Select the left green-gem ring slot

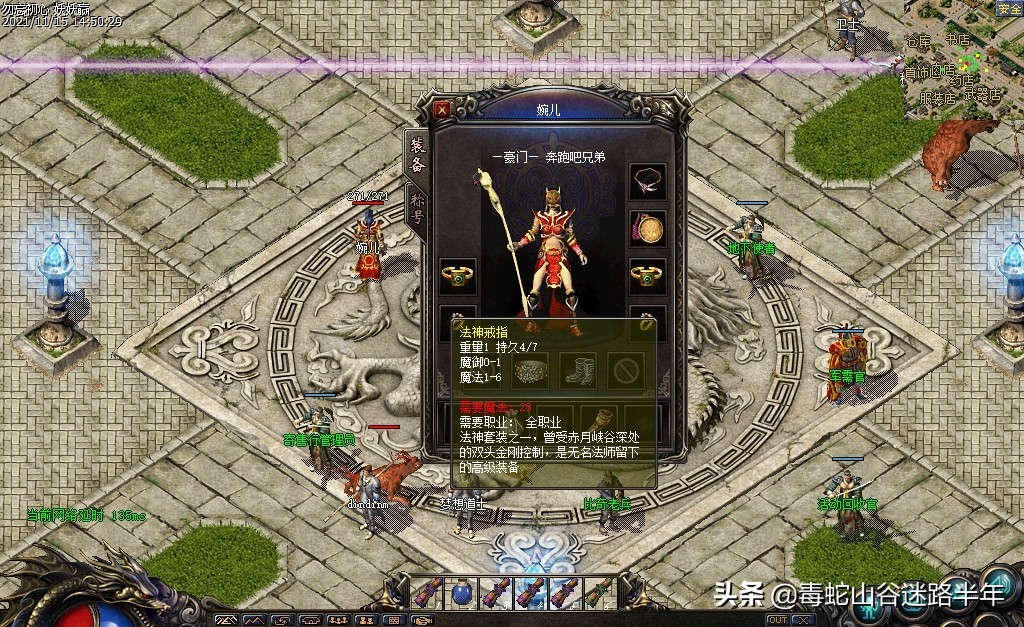(x=458, y=277)
